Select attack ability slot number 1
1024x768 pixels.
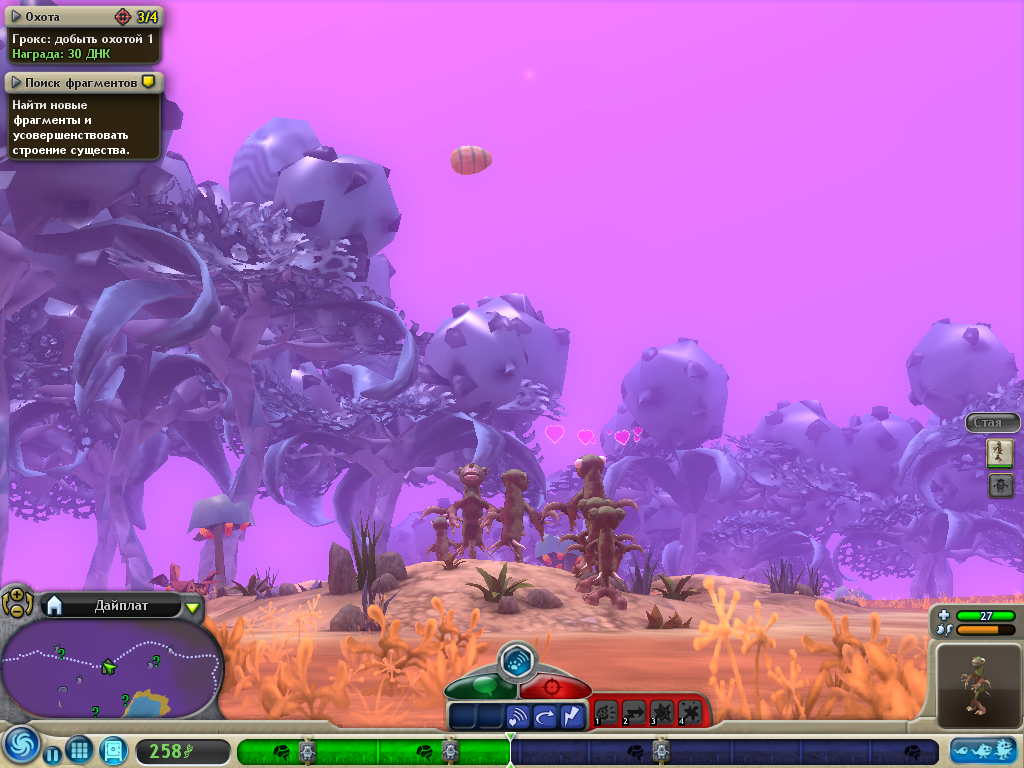607,714
